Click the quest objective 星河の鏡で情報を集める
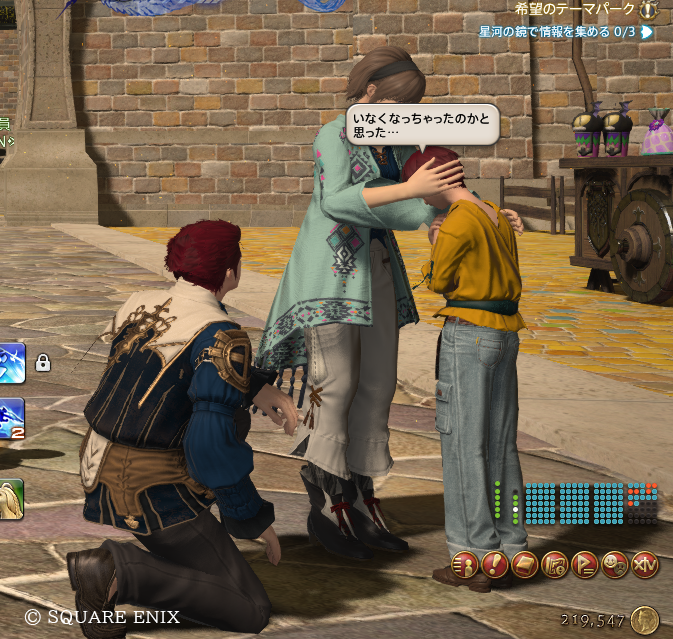The image size is (673, 639). (x=556, y=32)
